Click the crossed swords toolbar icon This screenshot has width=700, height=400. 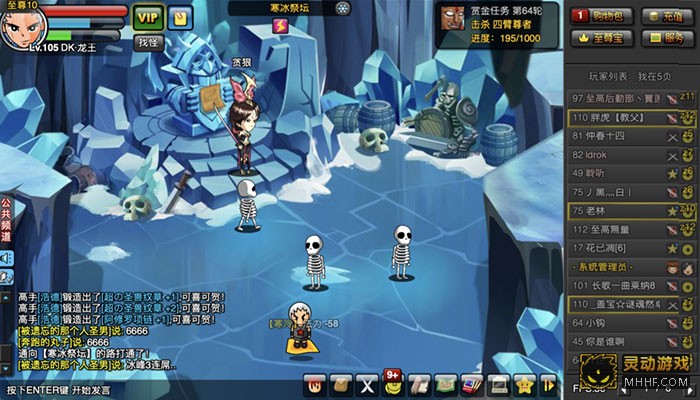point(368,385)
